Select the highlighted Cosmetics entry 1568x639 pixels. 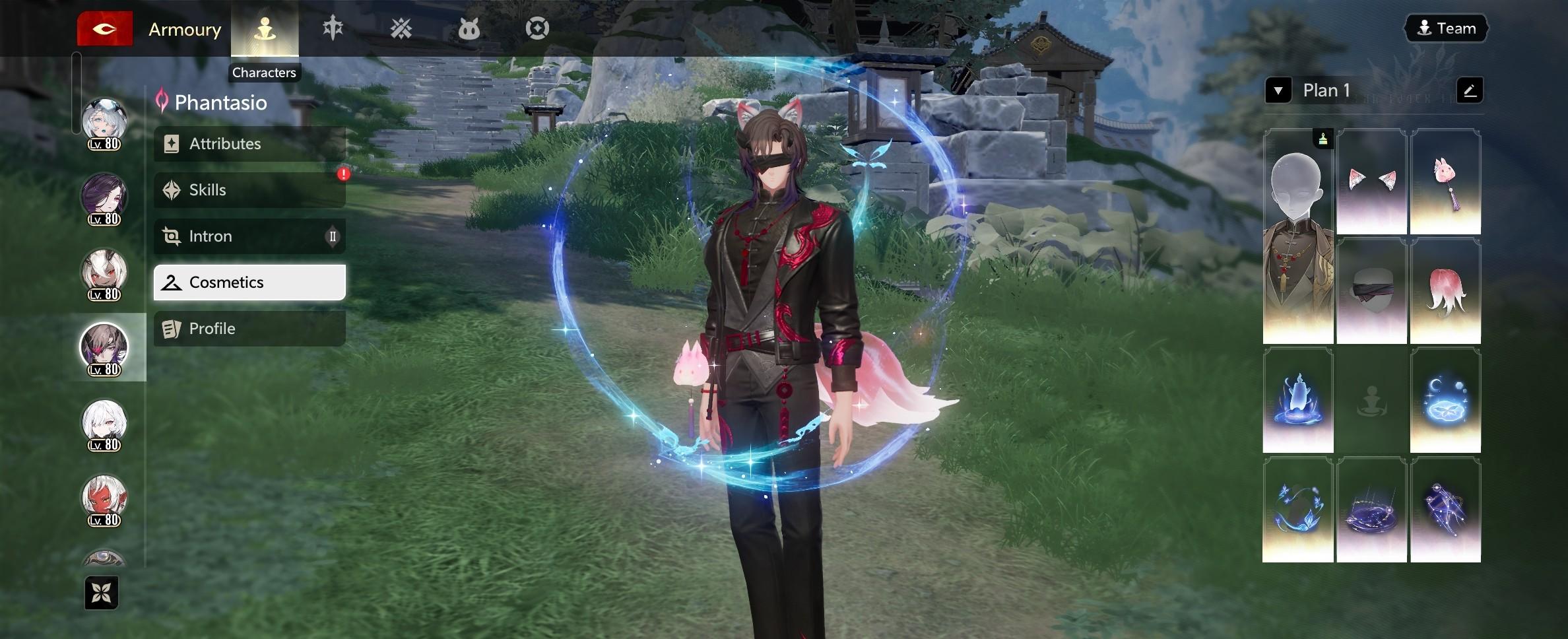pos(249,283)
